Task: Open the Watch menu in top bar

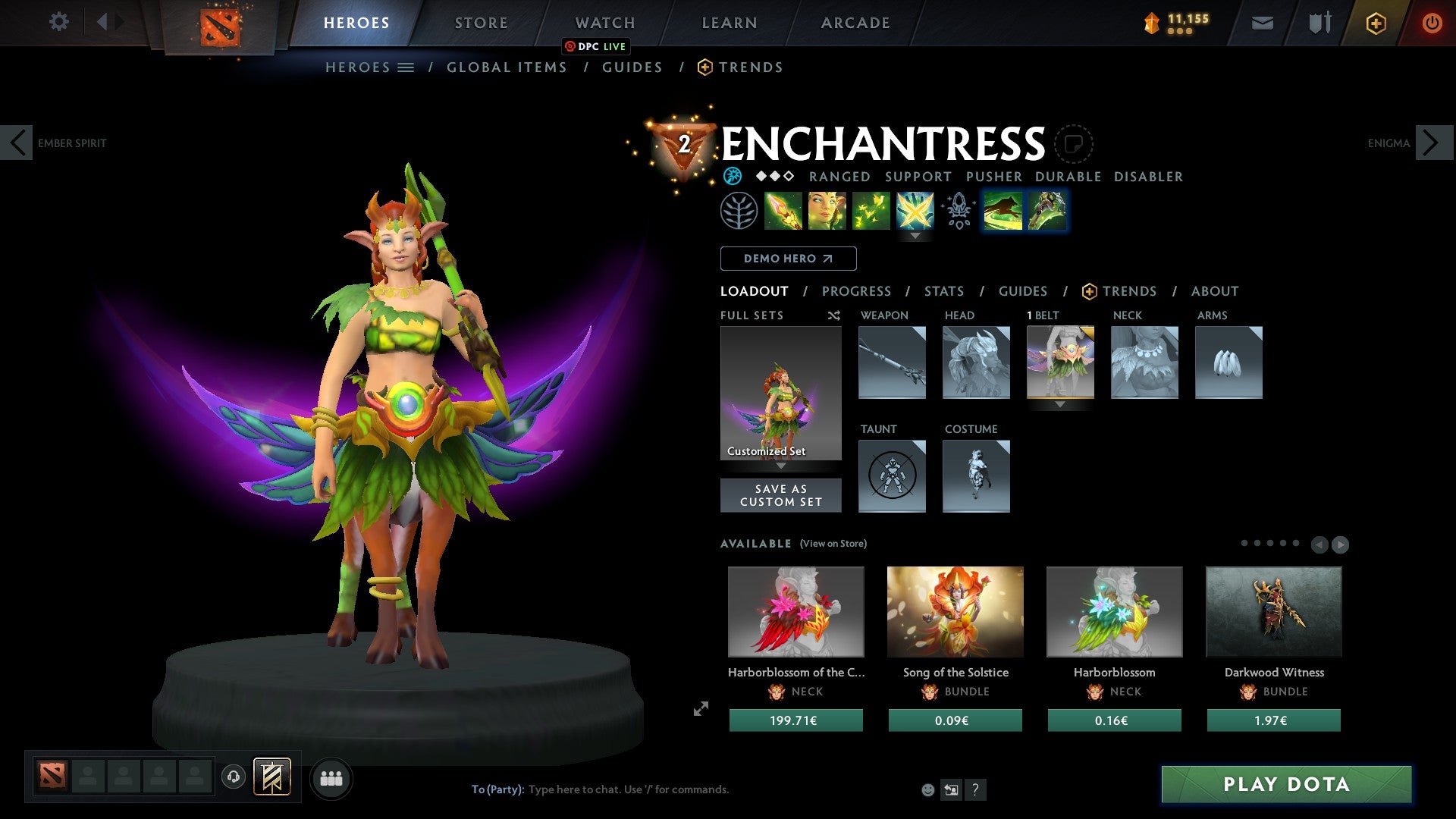Action: 604,22
